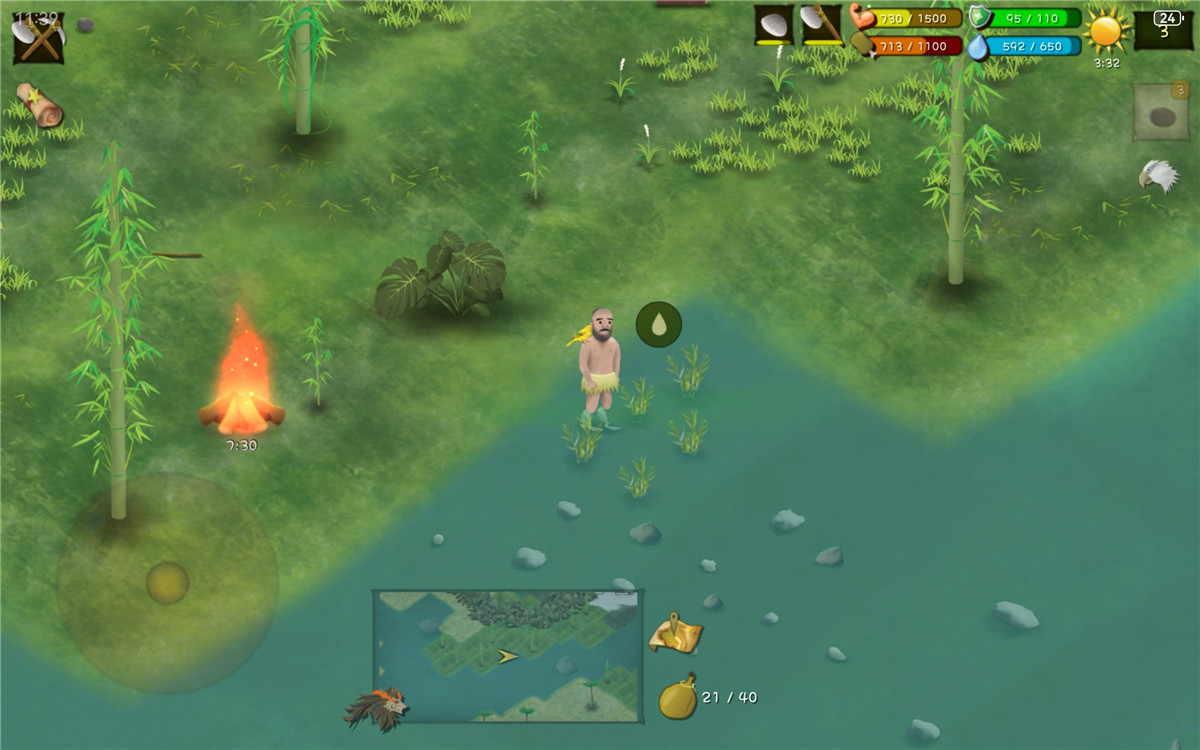Select the hedgehog pet icon
The height and width of the screenshot is (750, 1200).
pos(377,707)
